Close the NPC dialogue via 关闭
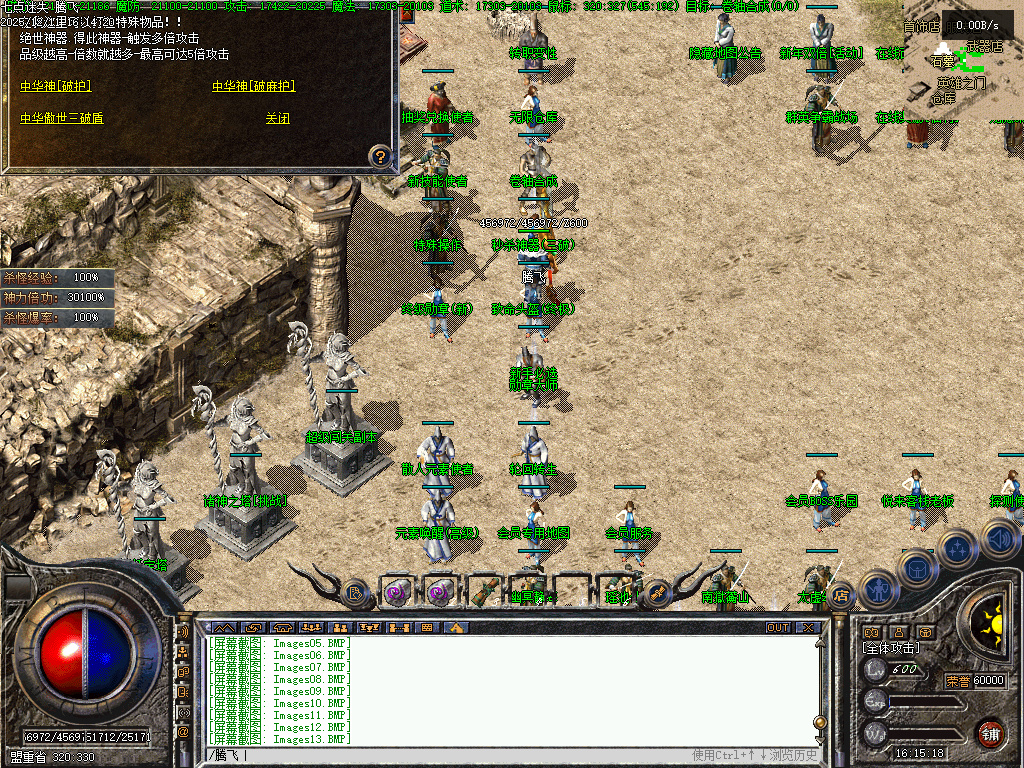The height and width of the screenshot is (768, 1024). tap(277, 118)
